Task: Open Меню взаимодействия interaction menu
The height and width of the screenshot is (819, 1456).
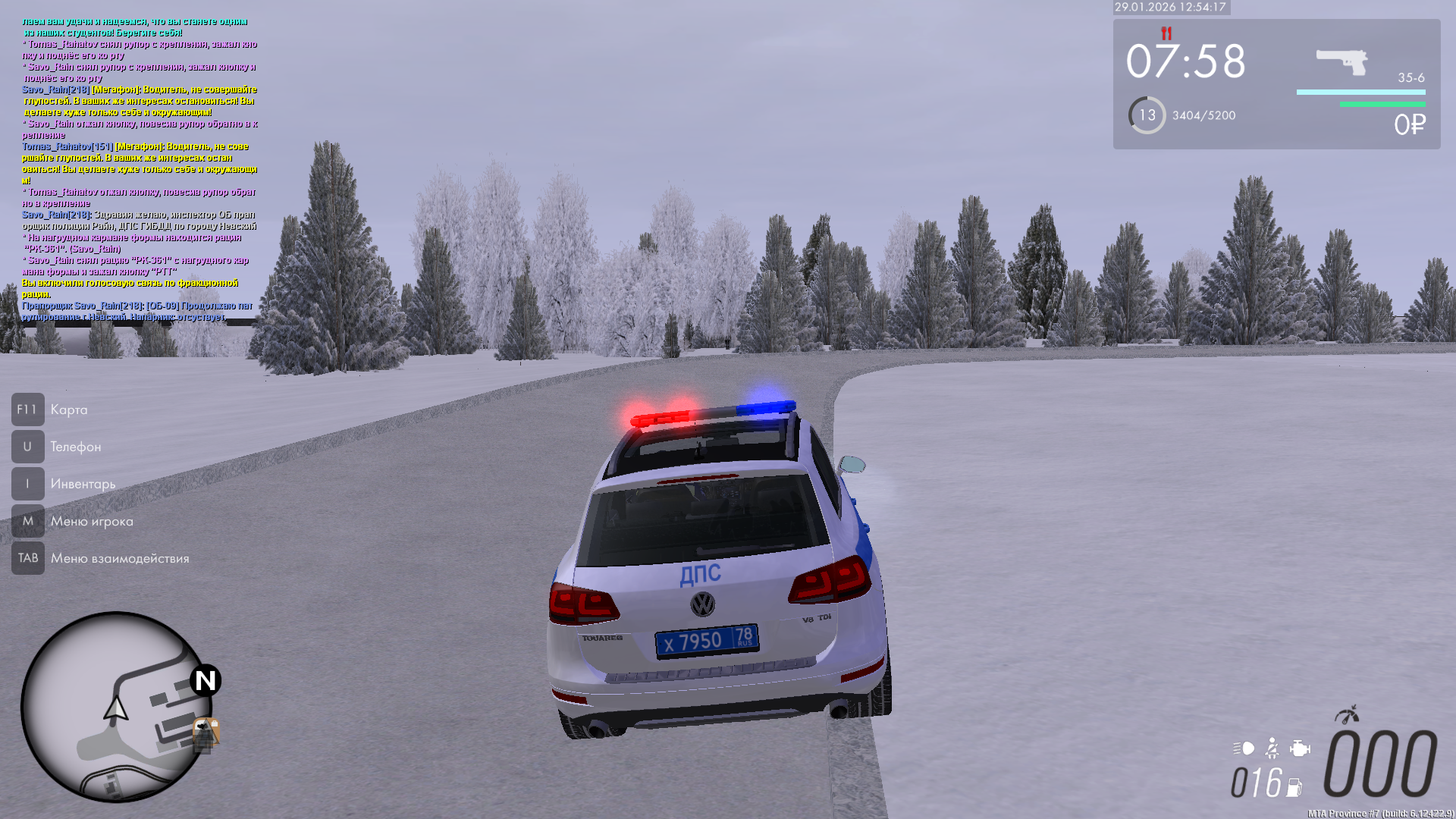Action: [x=119, y=558]
